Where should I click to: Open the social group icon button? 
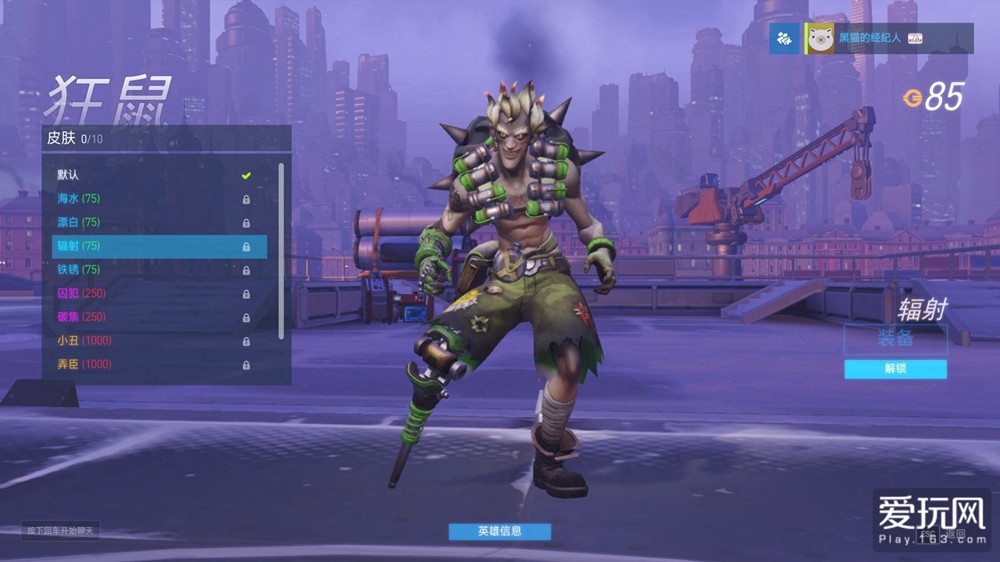pyautogui.click(x=784, y=39)
